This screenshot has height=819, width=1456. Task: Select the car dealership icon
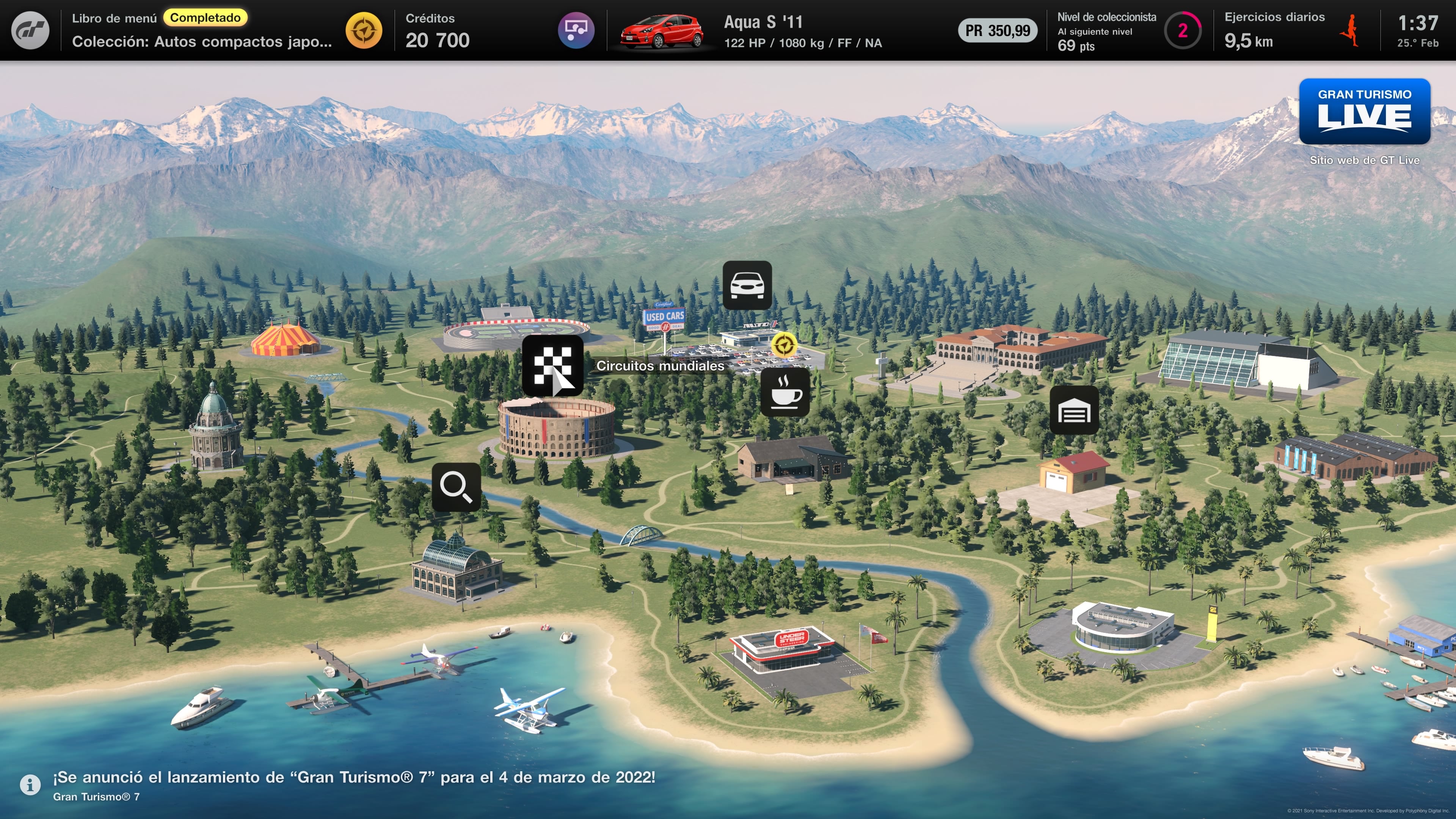point(747,285)
